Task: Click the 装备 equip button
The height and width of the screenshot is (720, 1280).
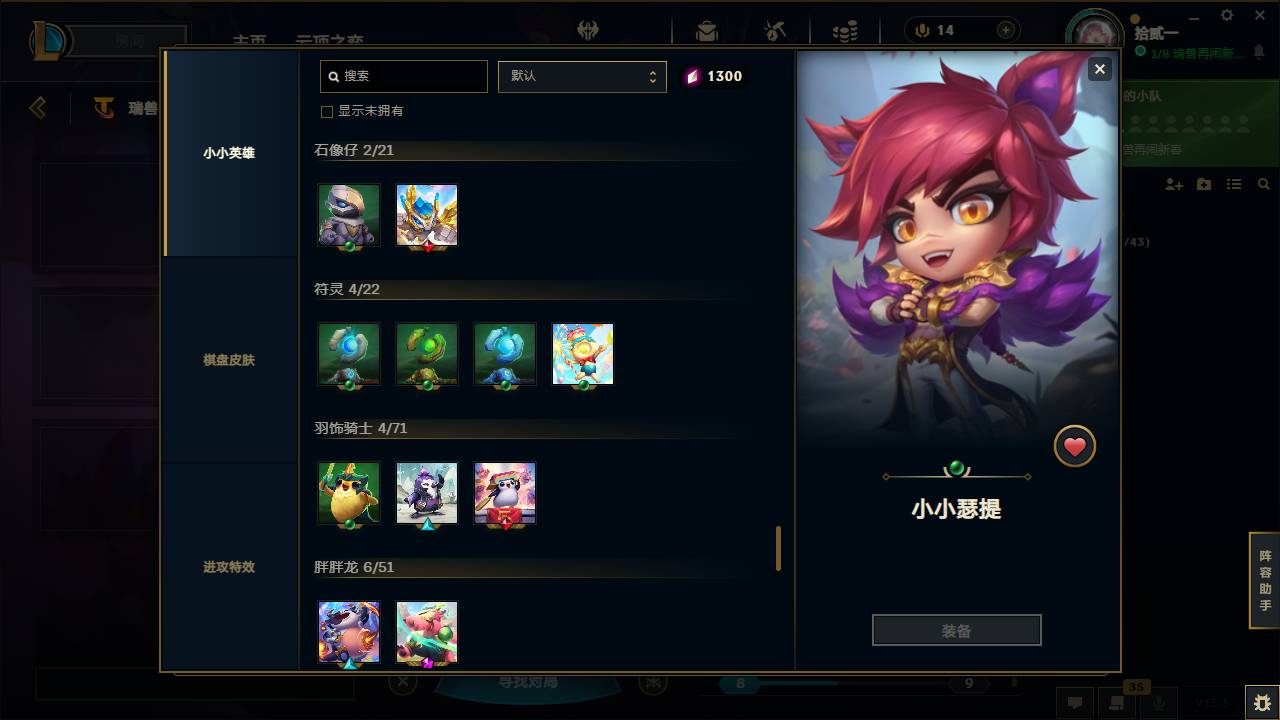Action: coord(956,629)
